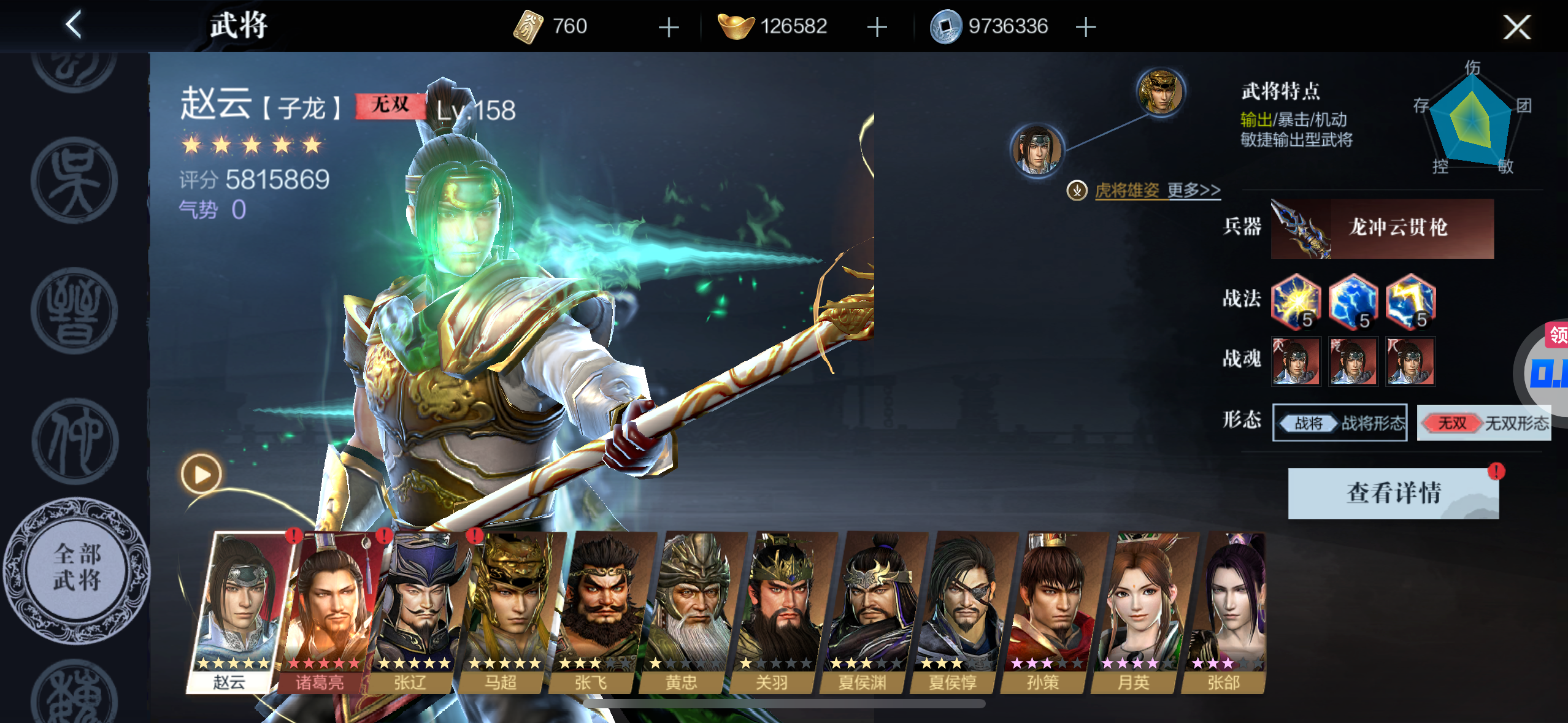Go back with the top-left arrow
The width and height of the screenshot is (1568, 723).
74,26
